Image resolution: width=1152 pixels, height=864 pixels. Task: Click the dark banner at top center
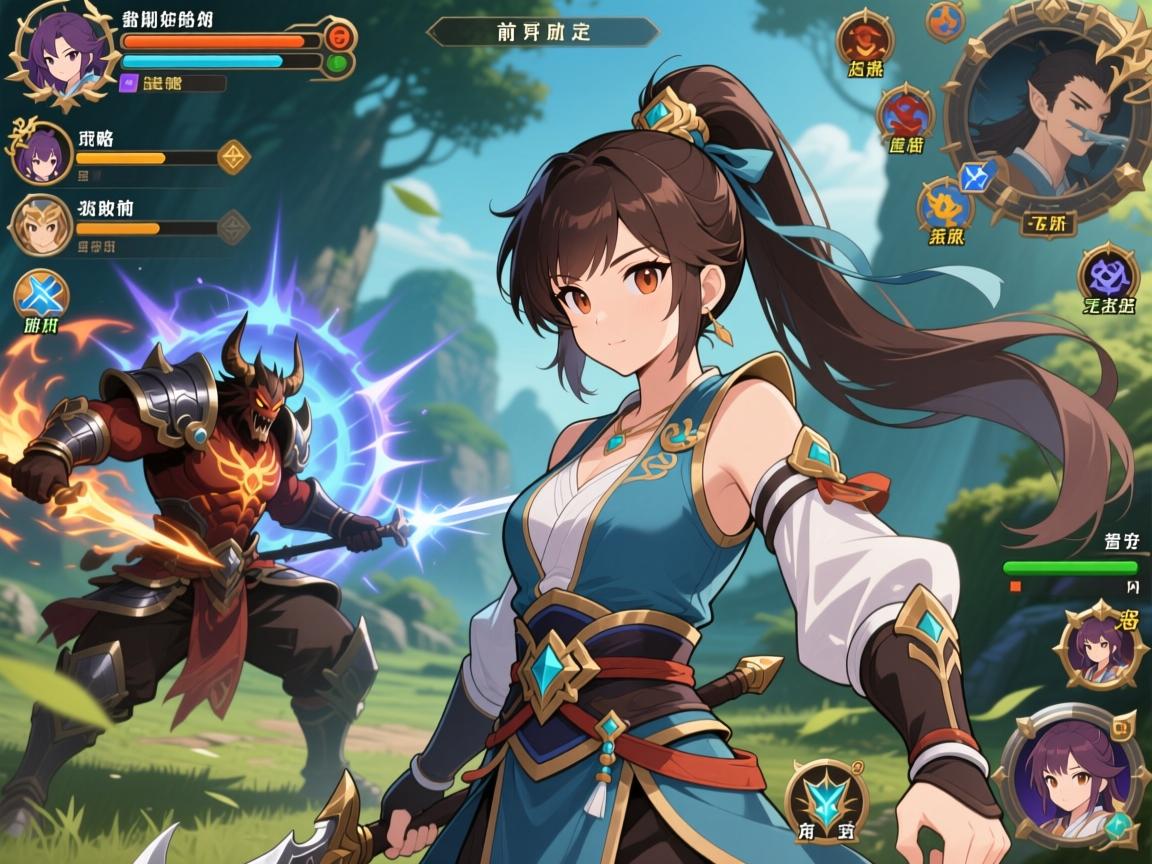pyautogui.click(x=542, y=32)
